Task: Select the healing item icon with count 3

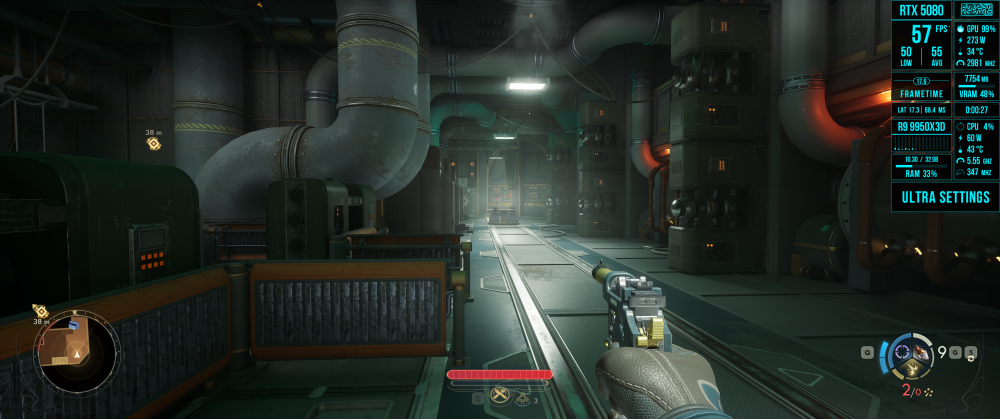Action: click(x=522, y=399)
